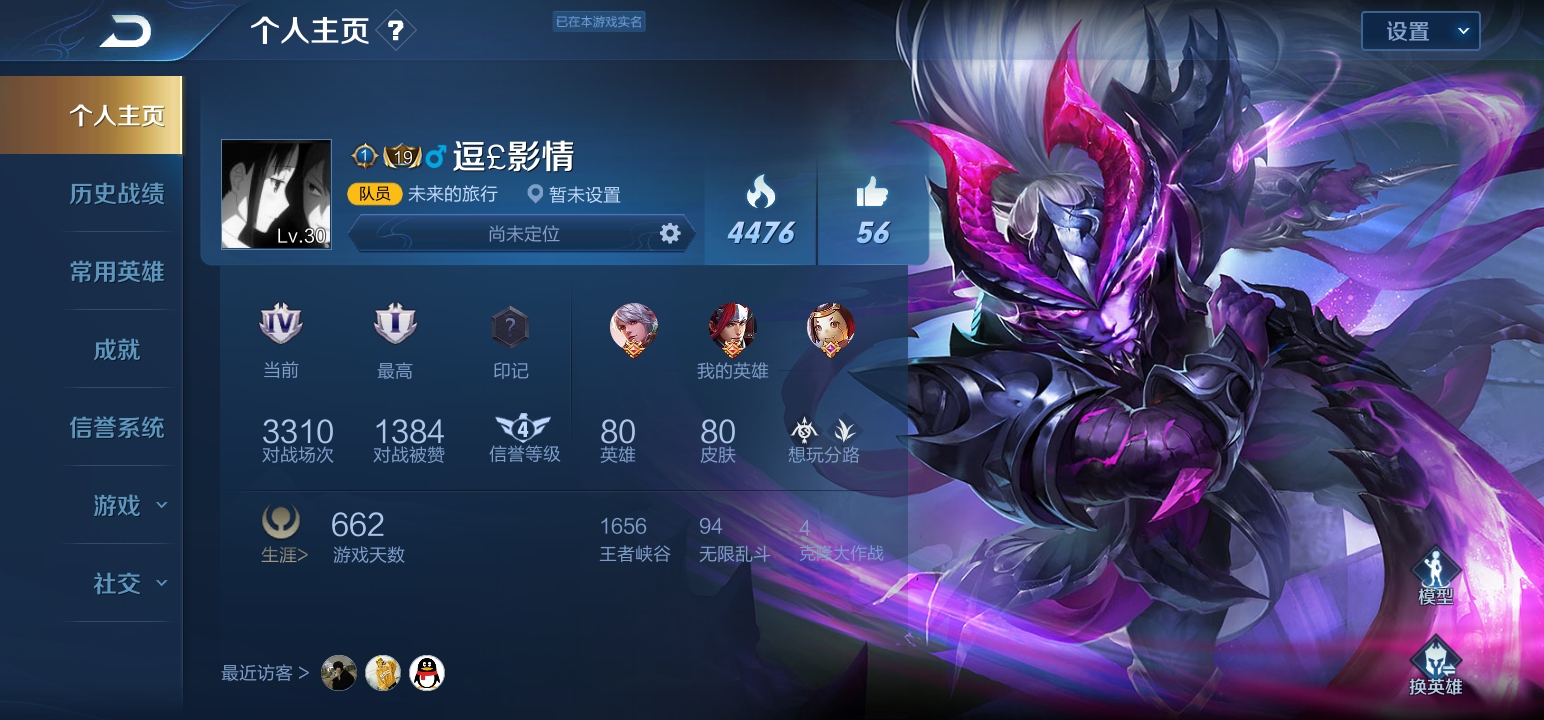Screen dimensions: 1544x720
Task: Select the 成就 tab
Action: [117, 349]
